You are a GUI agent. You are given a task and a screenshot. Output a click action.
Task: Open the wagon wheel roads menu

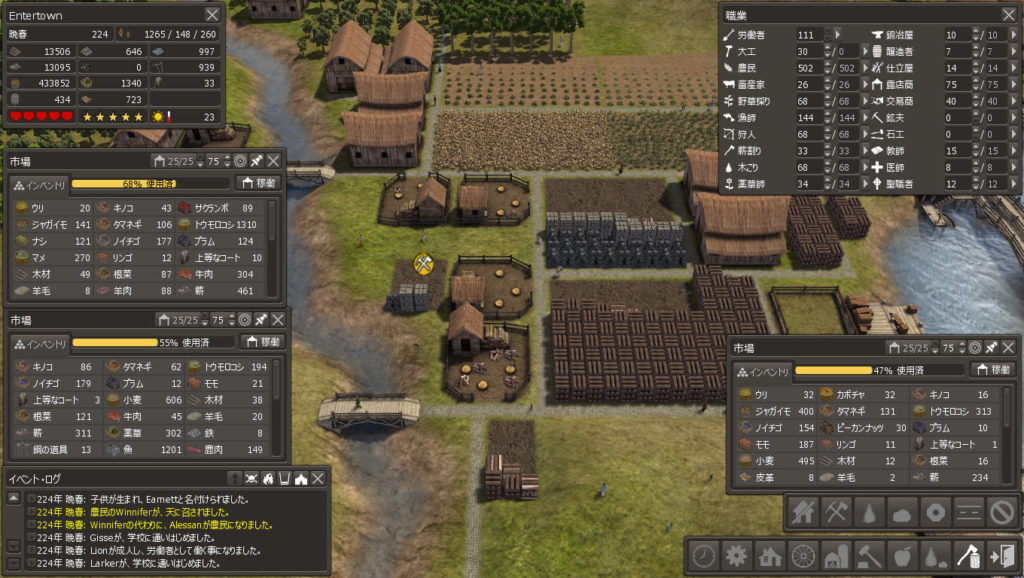tap(804, 555)
